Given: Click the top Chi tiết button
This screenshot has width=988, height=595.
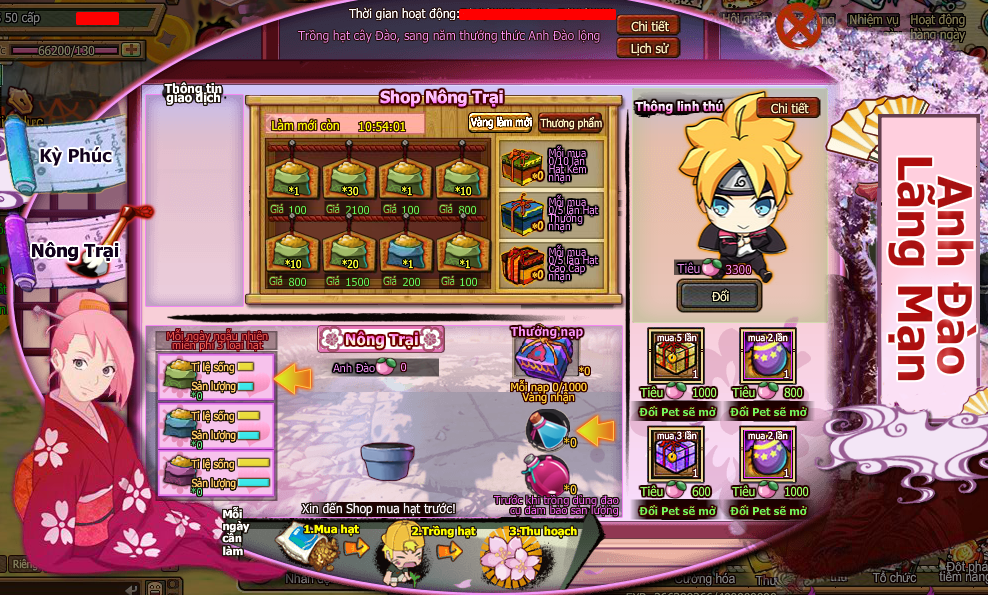Looking at the screenshot, I should pos(649,25).
